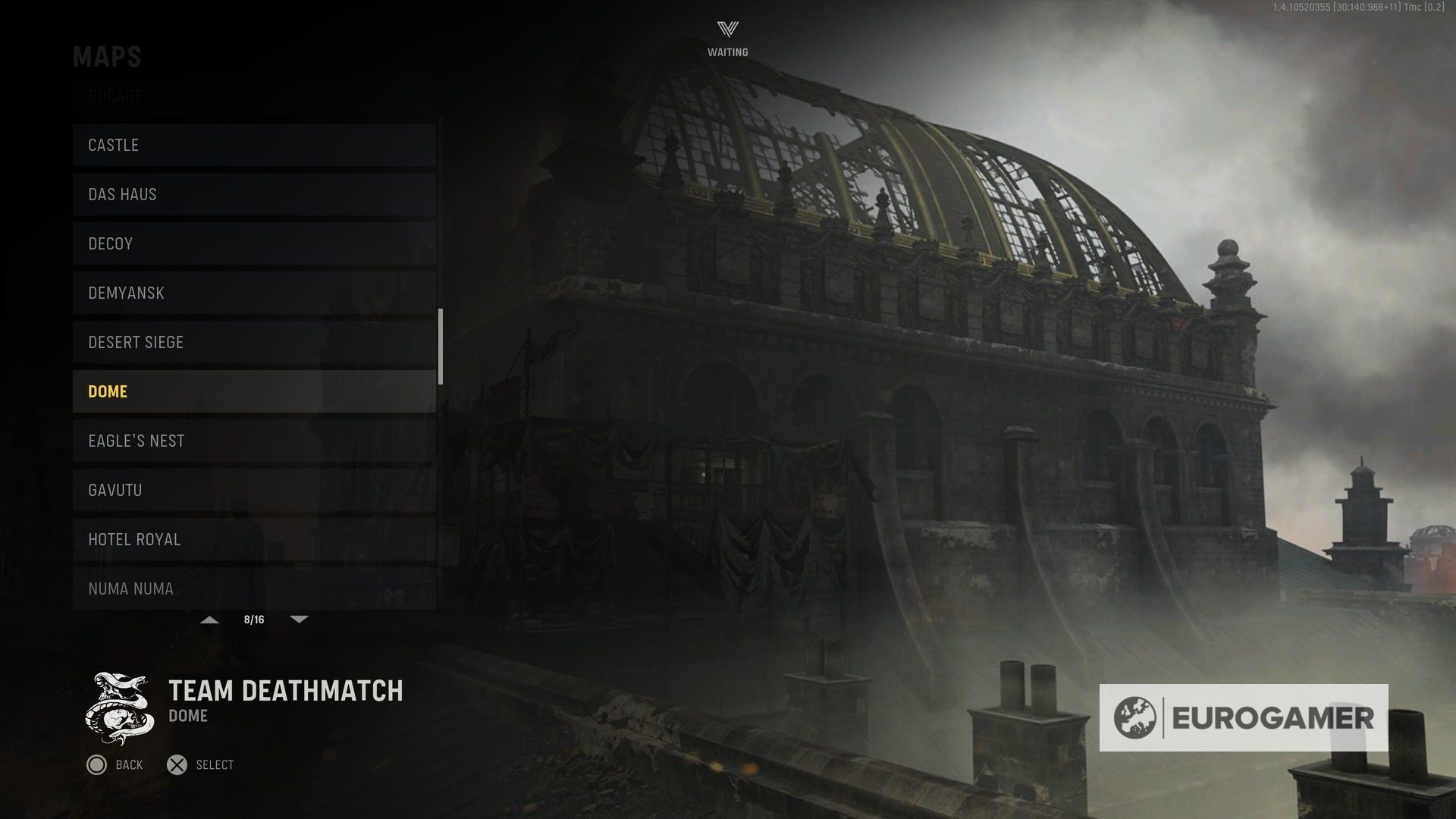Click the WAITING status emblem at top
The width and height of the screenshot is (1456, 819).
[x=726, y=34]
